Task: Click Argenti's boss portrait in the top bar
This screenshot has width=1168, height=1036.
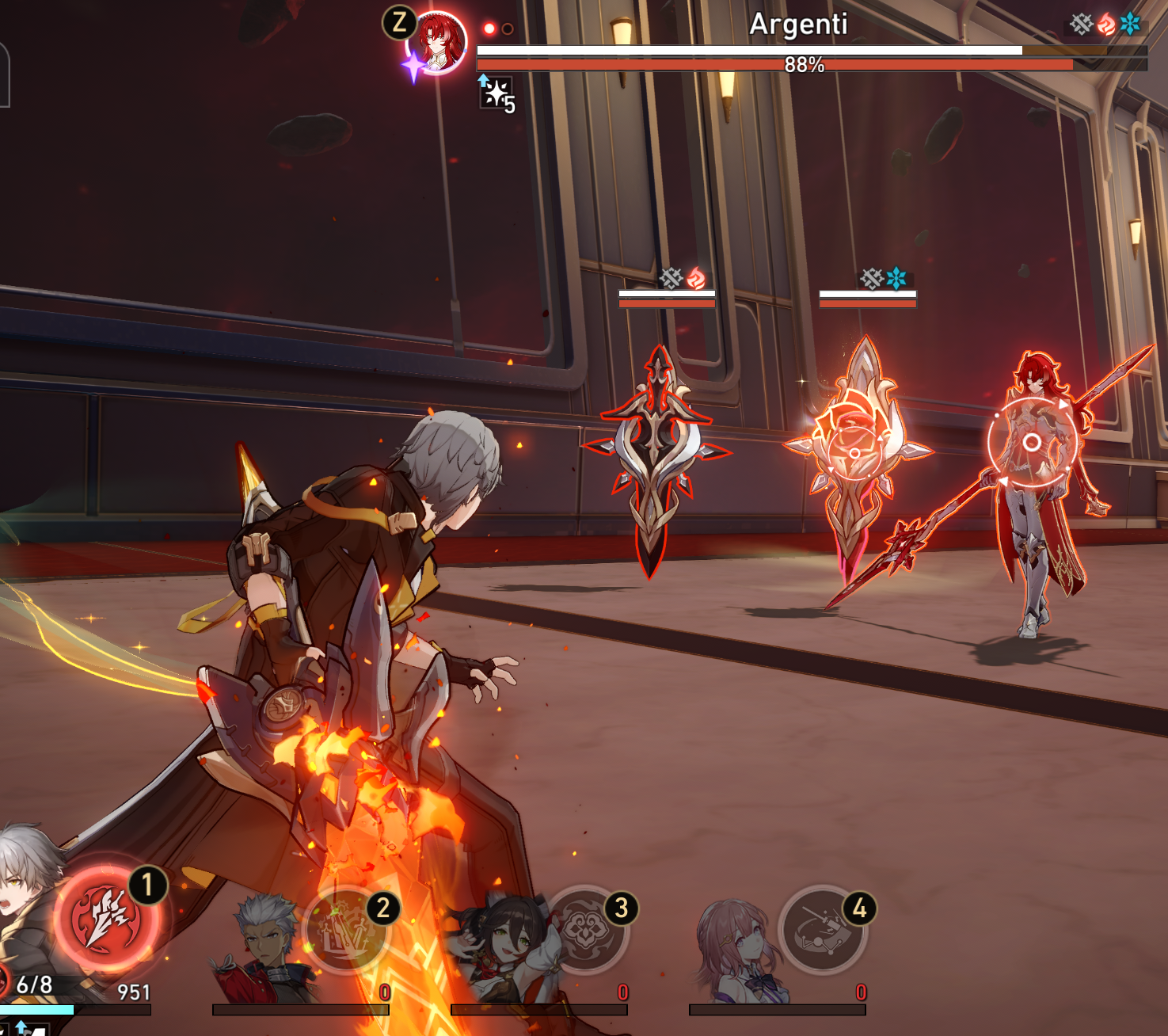Action: coord(436,43)
